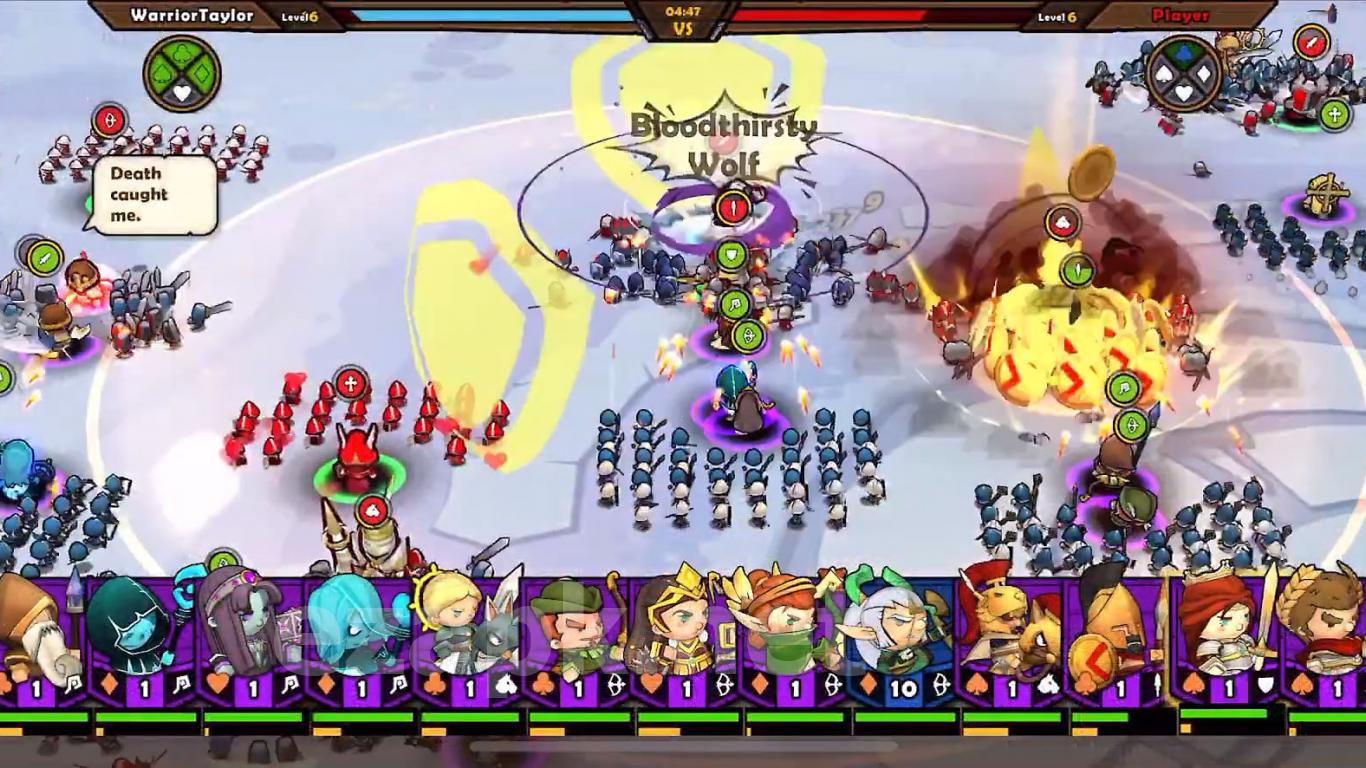Click the opponent's dark card-suit emblem
1366x768 pixels.
click(1184, 74)
